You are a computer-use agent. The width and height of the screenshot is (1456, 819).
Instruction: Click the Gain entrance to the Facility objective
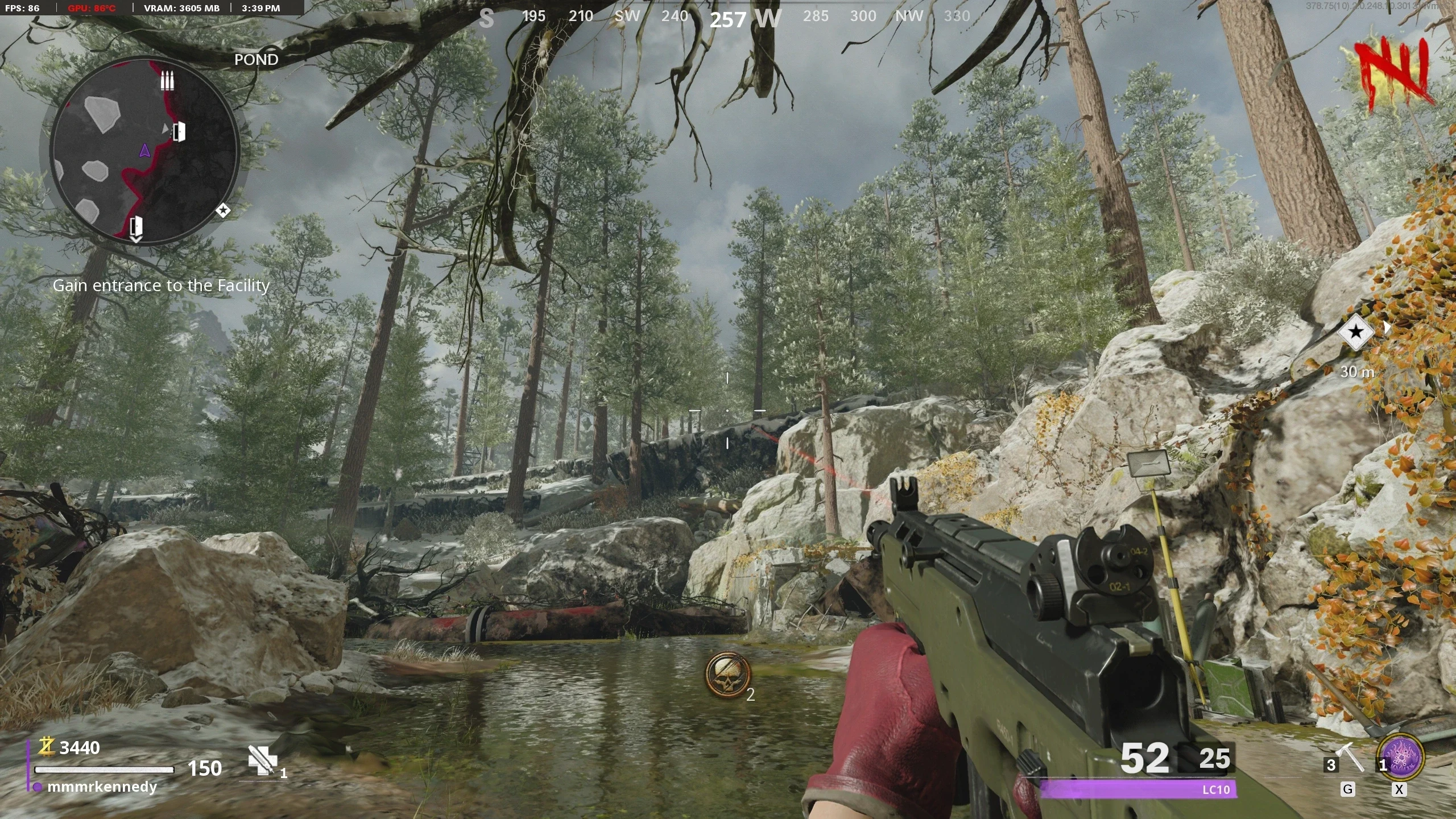[x=161, y=286]
